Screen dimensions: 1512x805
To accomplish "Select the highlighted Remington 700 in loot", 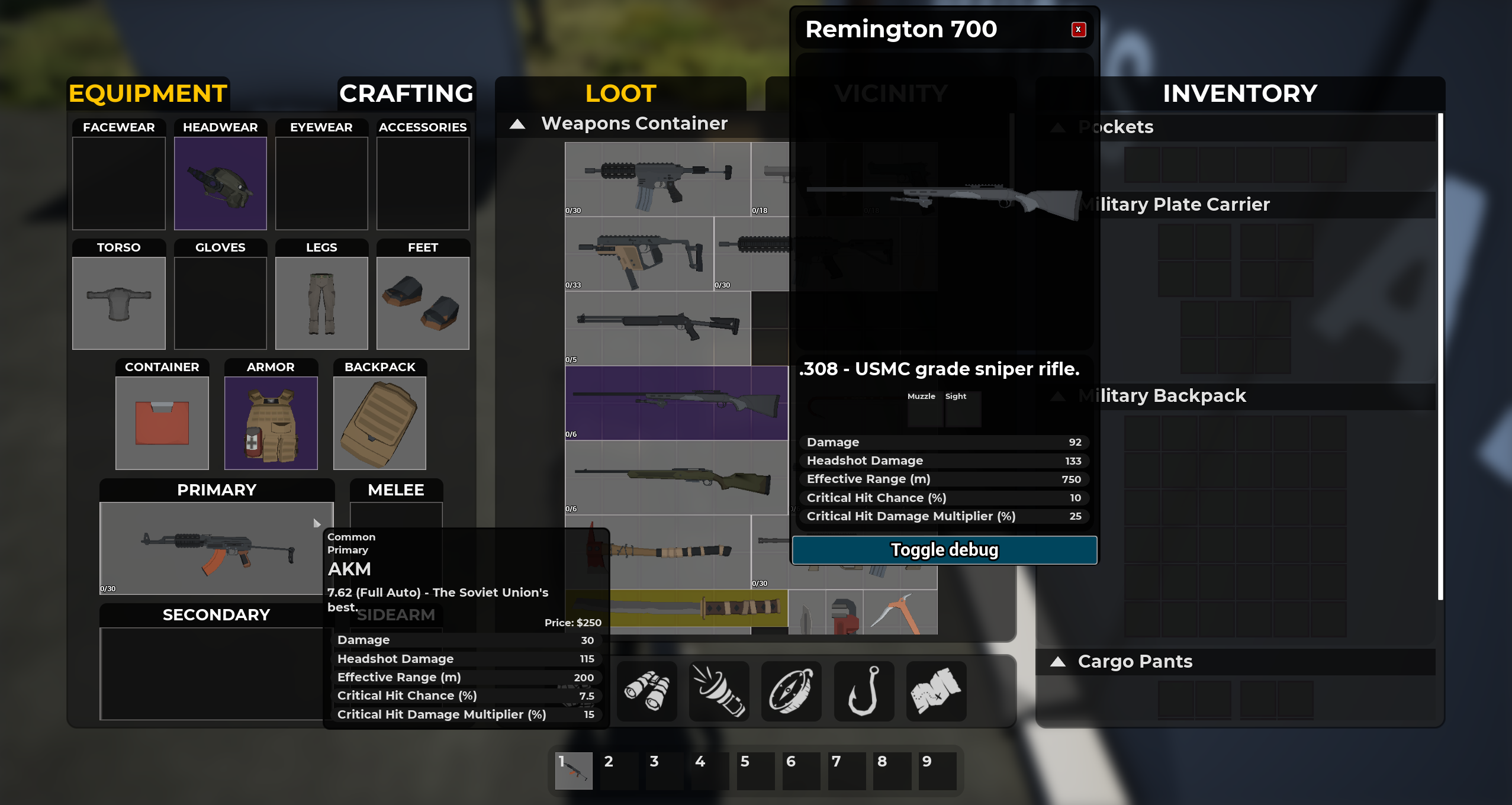I will (675, 404).
